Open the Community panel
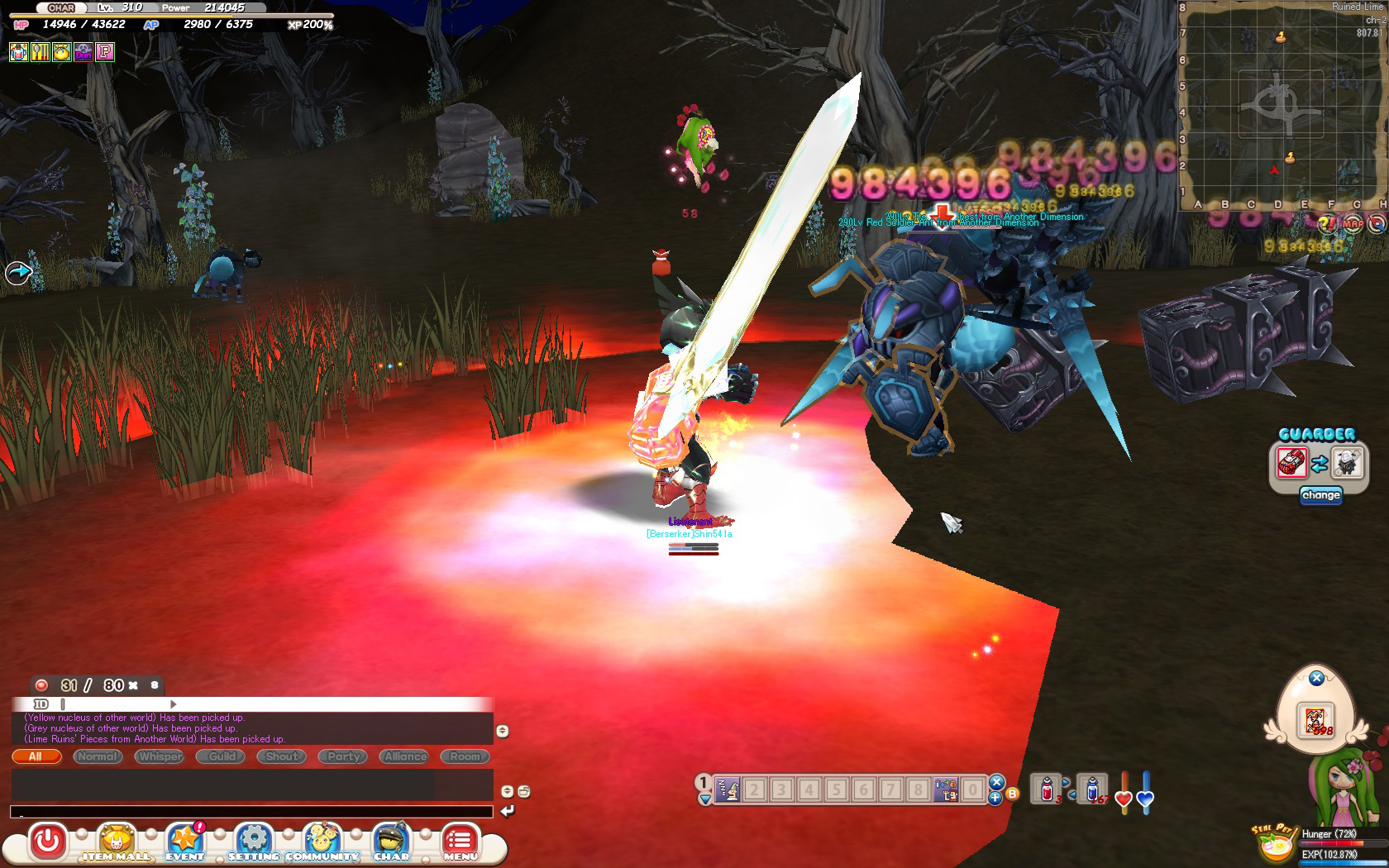The height and width of the screenshot is (868, 1389). pos(322,843)
